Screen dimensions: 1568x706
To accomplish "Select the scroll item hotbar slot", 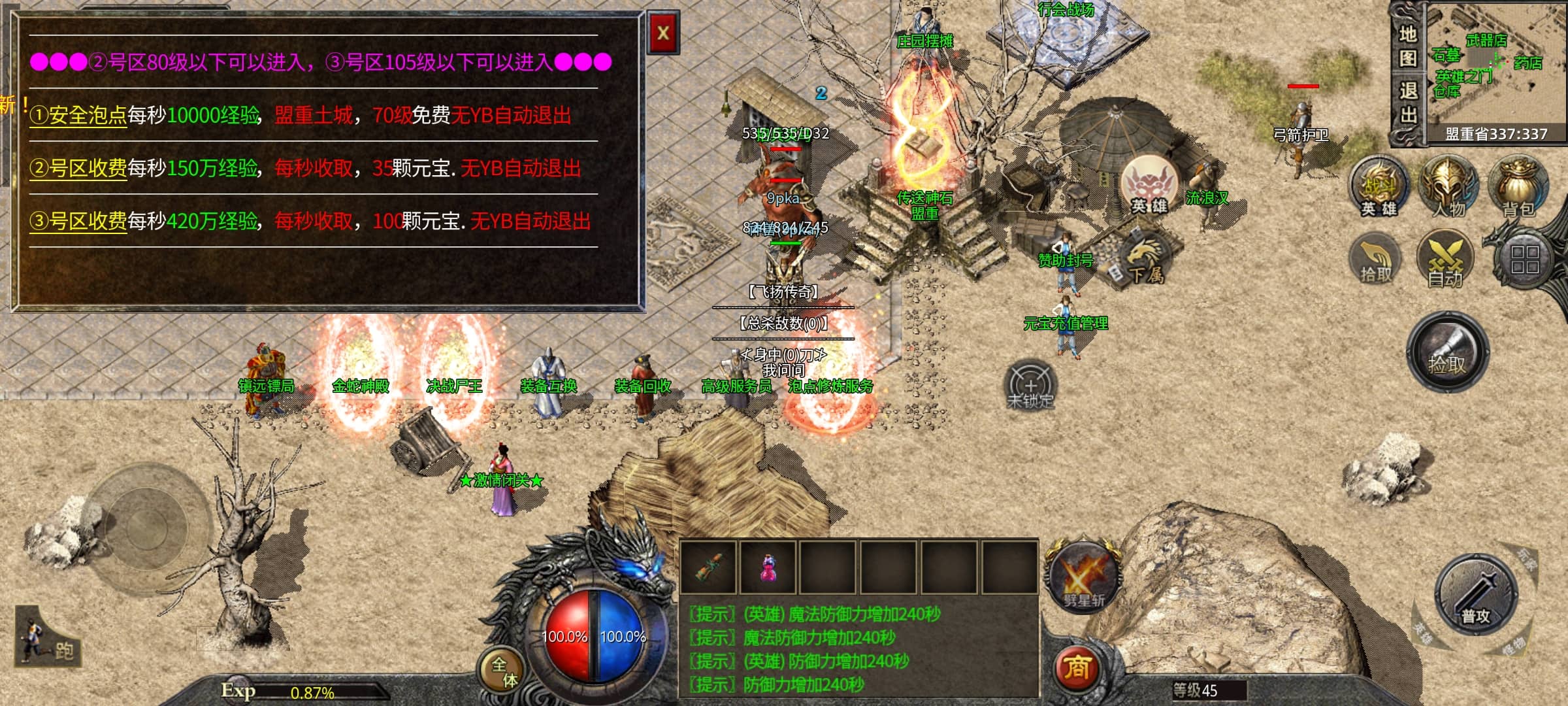I will pos(708,566).
